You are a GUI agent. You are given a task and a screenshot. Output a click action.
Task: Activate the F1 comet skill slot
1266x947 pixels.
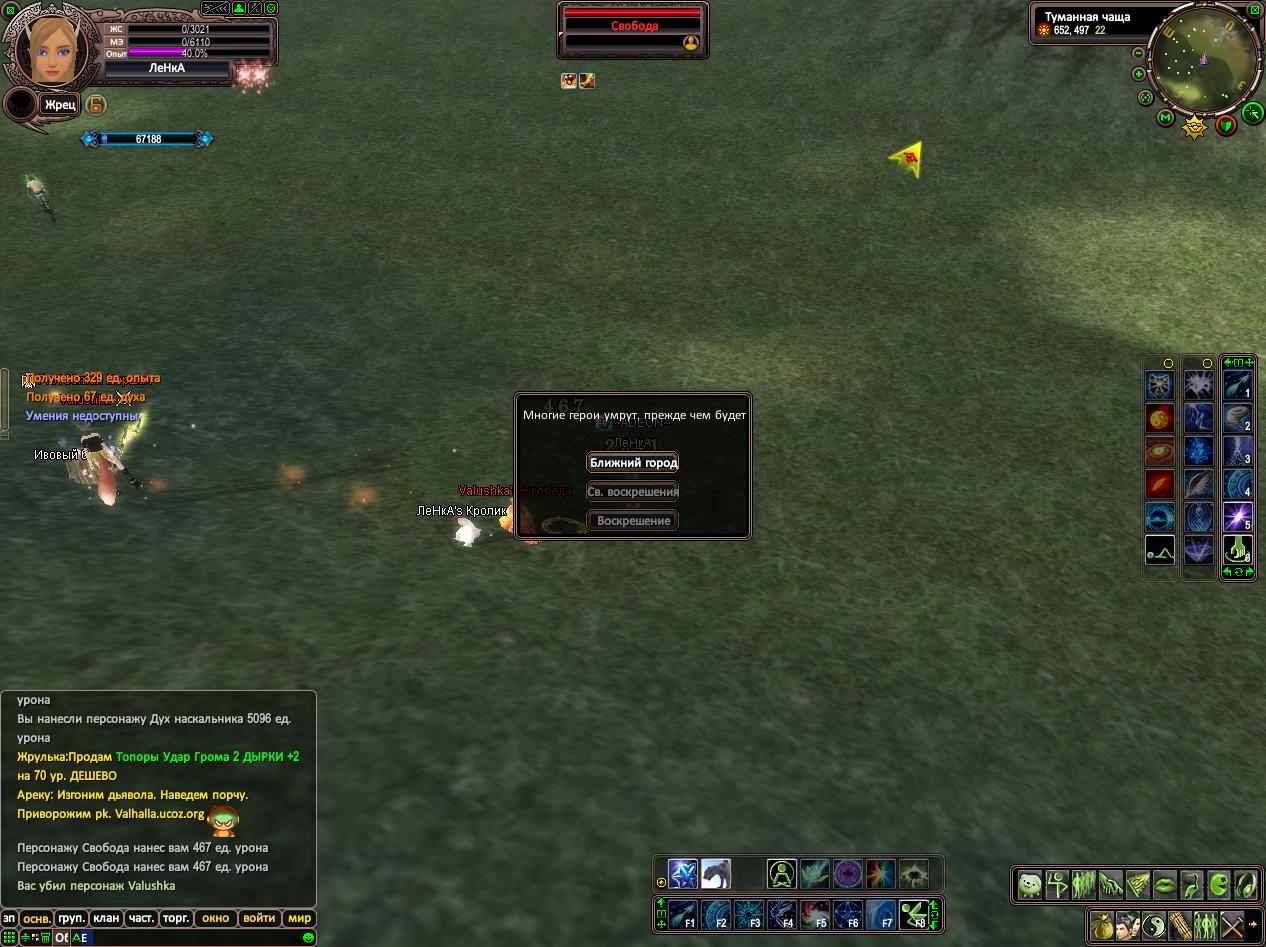[x=683, y=915]
